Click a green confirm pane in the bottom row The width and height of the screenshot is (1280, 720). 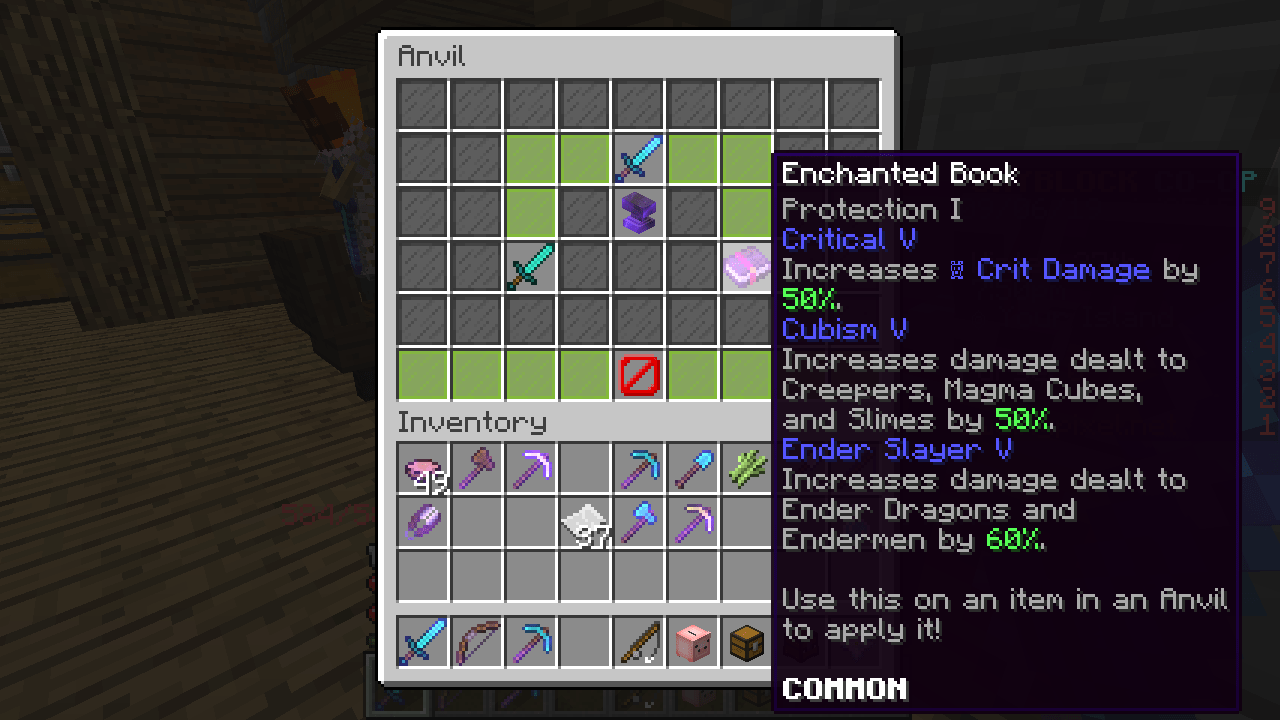[477, 375]
